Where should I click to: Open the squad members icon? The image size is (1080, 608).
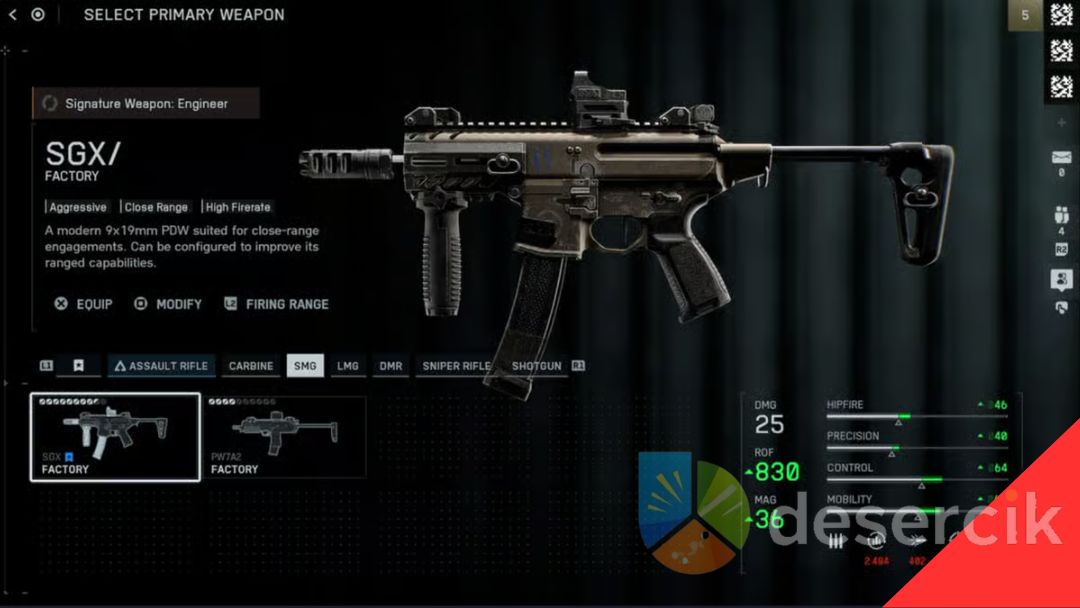pyautogui.click(x=1061, y=214)
